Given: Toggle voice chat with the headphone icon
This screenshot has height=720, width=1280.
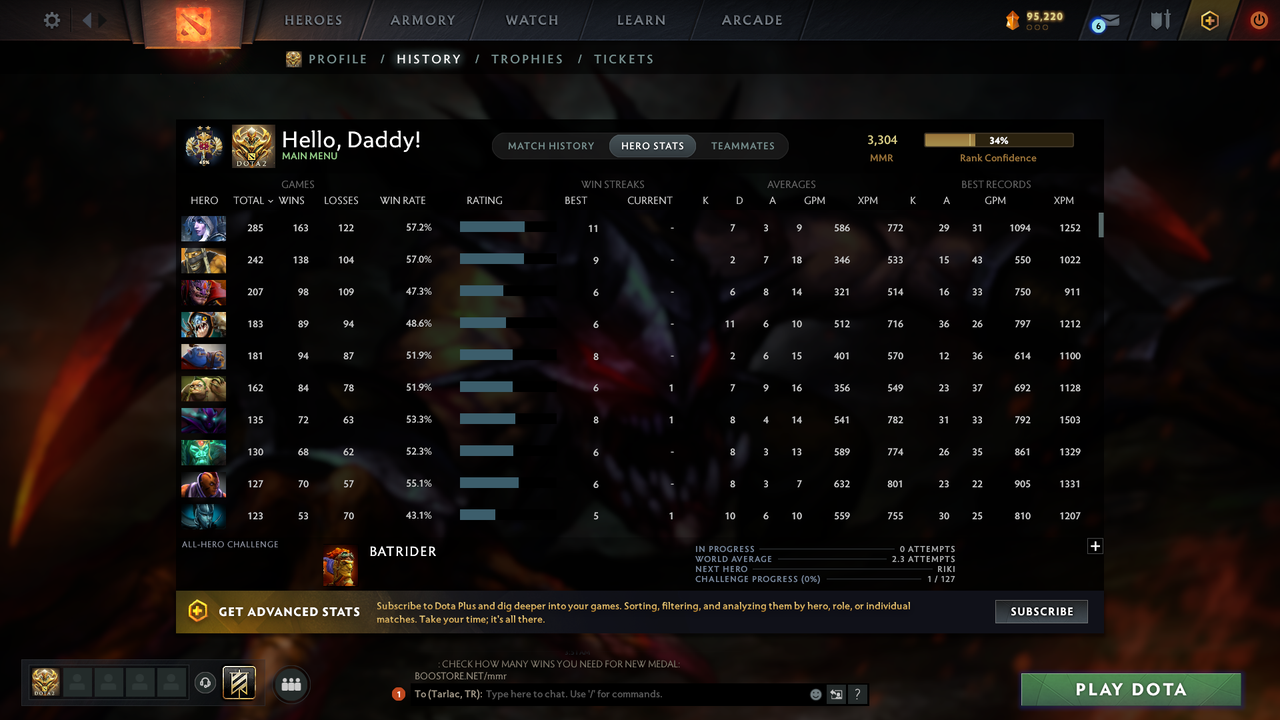Looking at the screenshot, I should [x=207, y=682].
